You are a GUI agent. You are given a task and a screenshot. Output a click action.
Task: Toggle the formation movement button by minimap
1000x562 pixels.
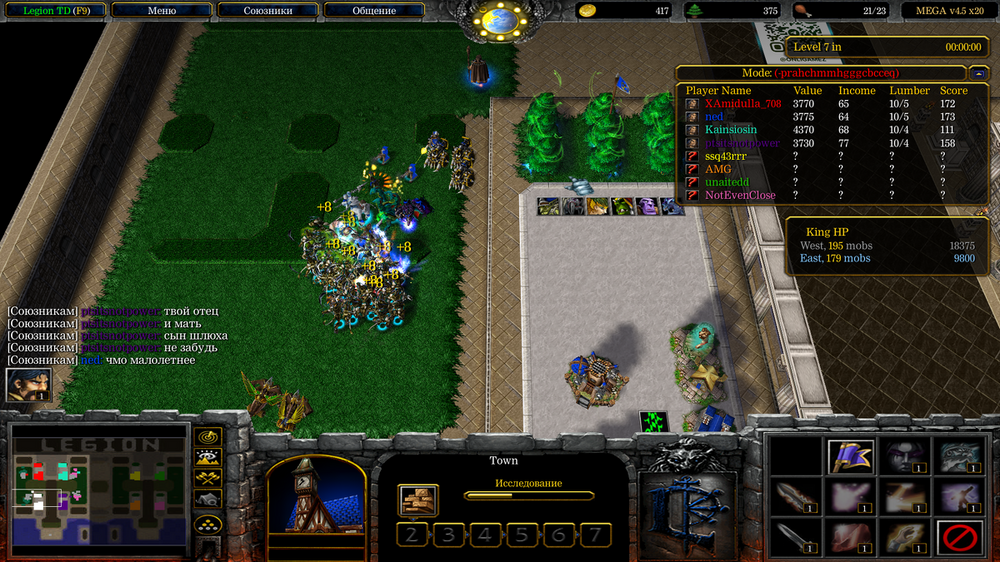(208, 523)
